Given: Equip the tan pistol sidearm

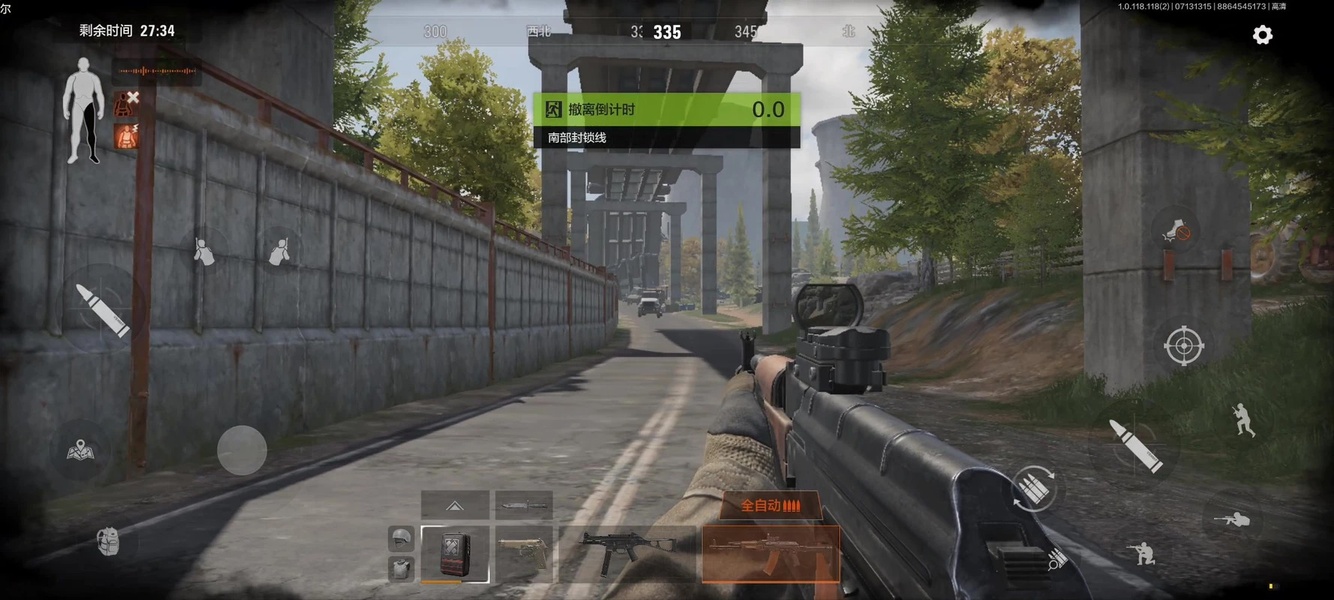Looking at the screenshot, I should point(524,553).
